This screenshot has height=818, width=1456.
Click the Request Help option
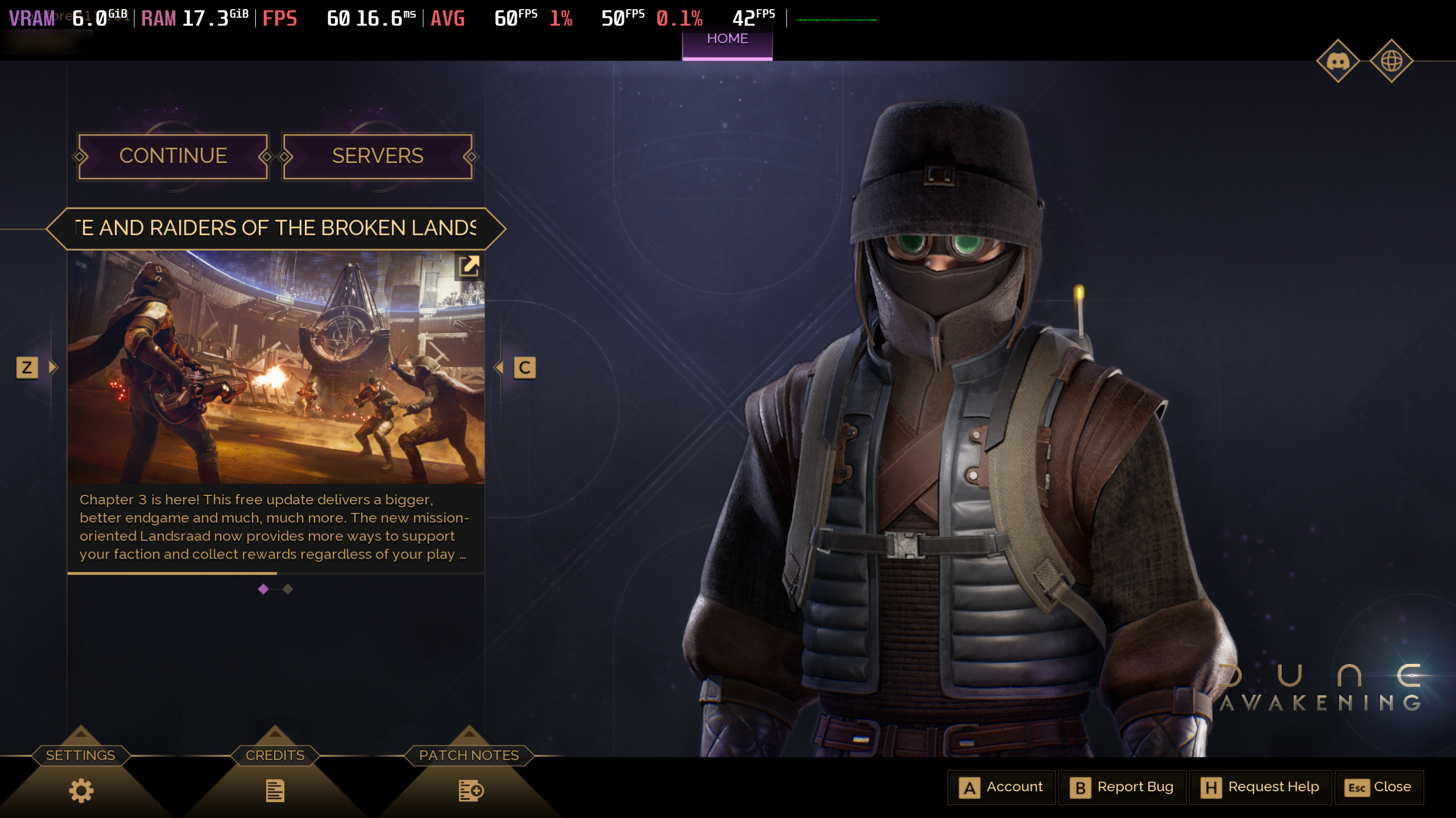point(1261,787)
